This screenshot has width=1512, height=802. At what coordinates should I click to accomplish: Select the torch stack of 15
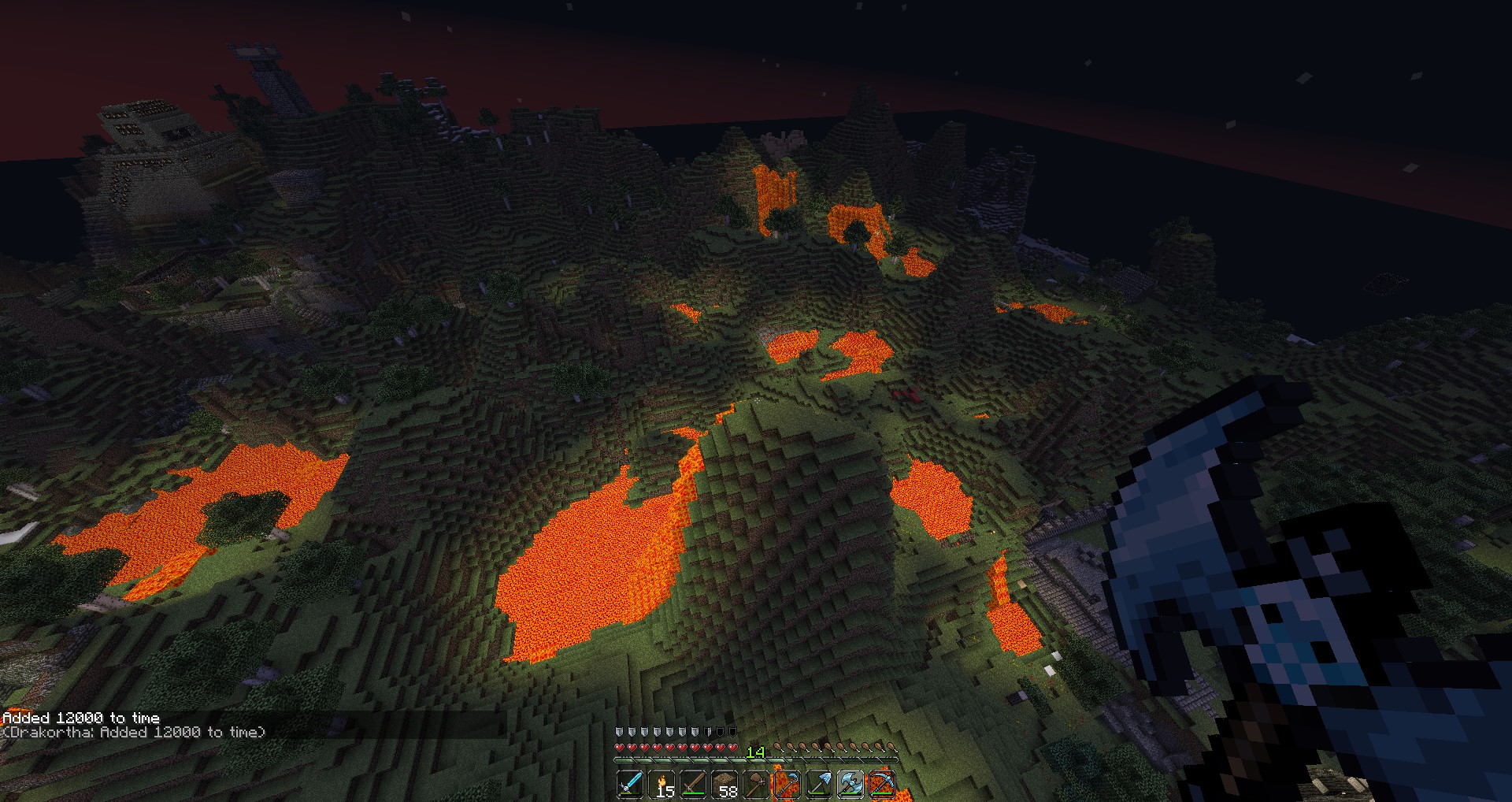pos(661,785)
